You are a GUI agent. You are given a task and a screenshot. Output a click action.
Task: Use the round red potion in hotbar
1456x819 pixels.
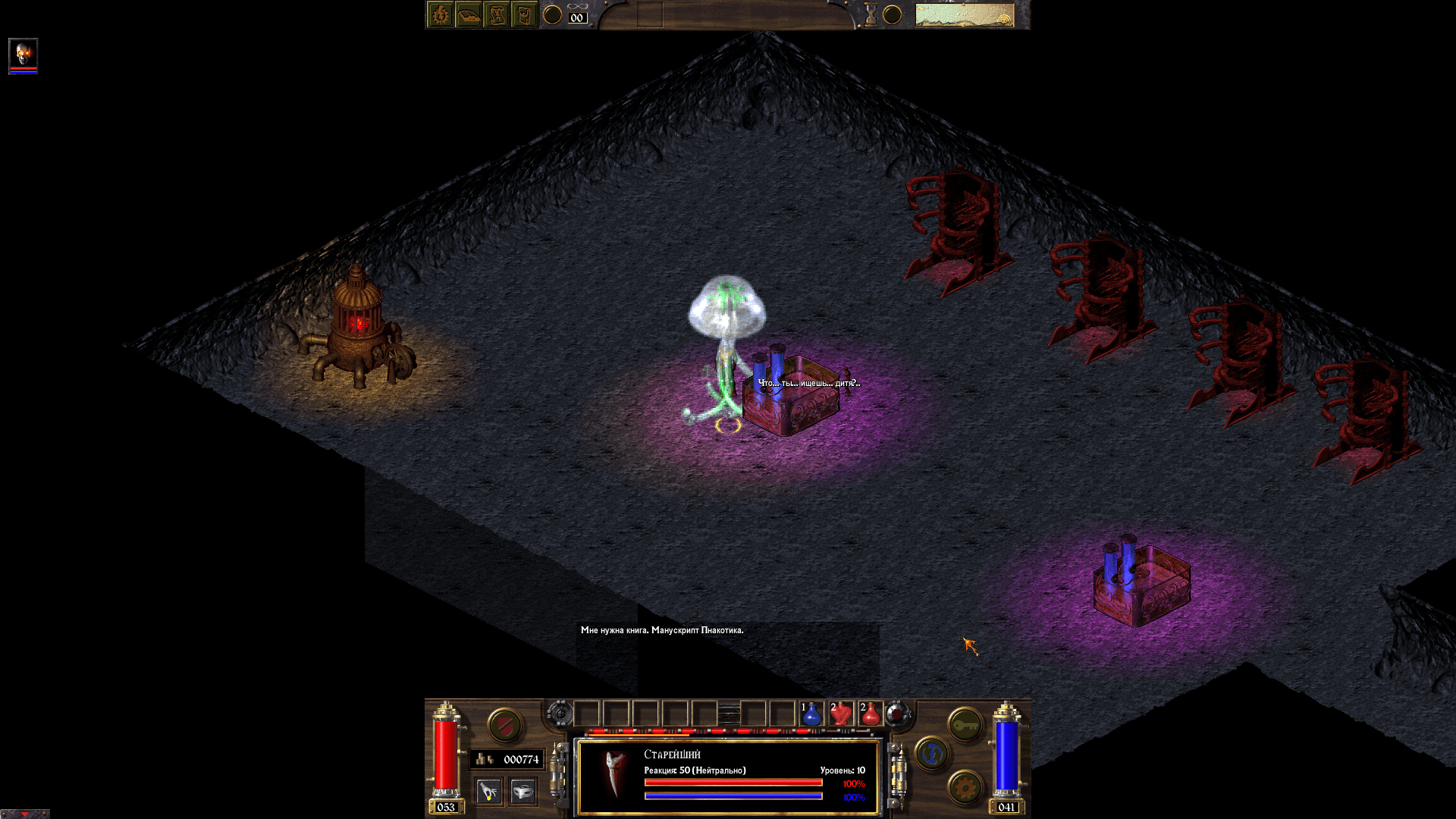pos(871,714)
